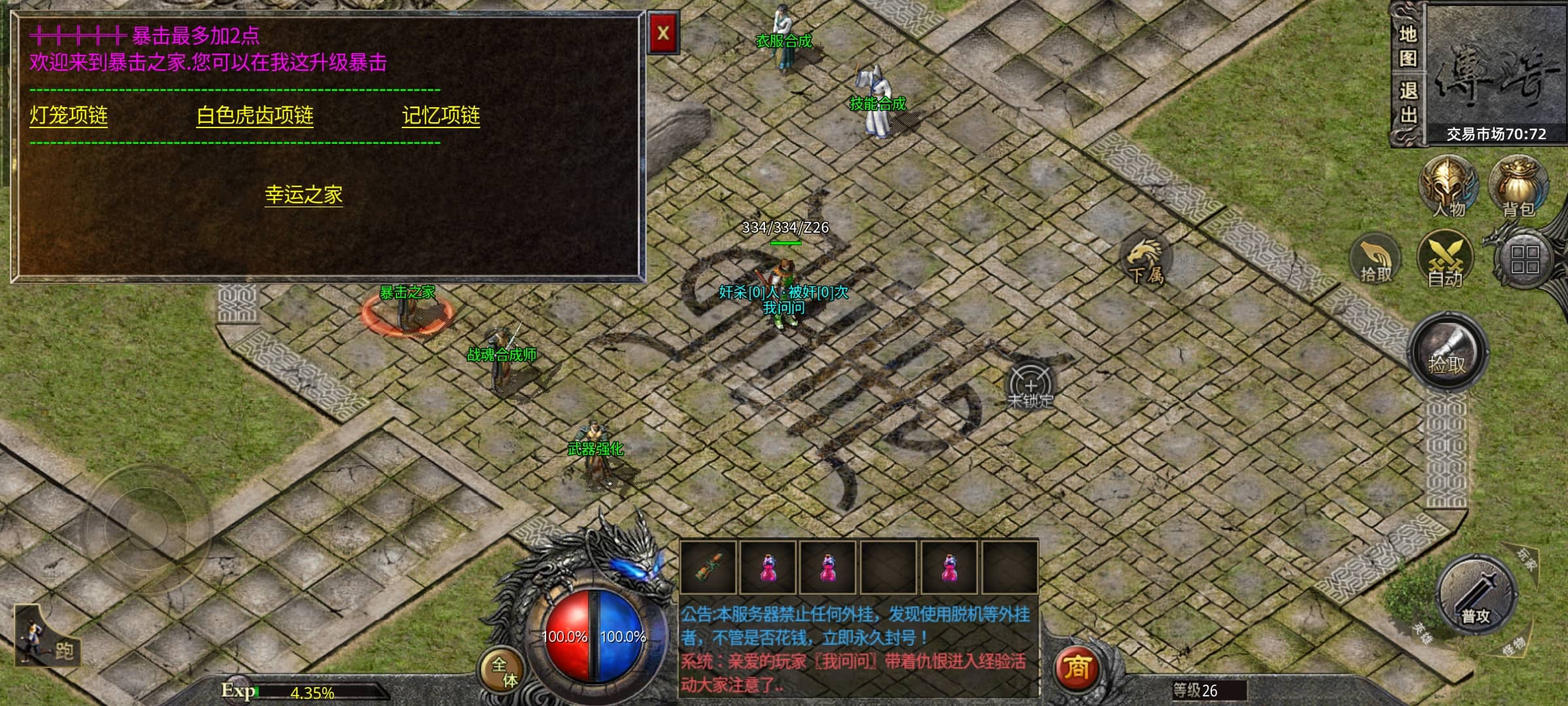Choose the 灯笼项链 option
Screen dimensions: 1568x706
point(69,116)
